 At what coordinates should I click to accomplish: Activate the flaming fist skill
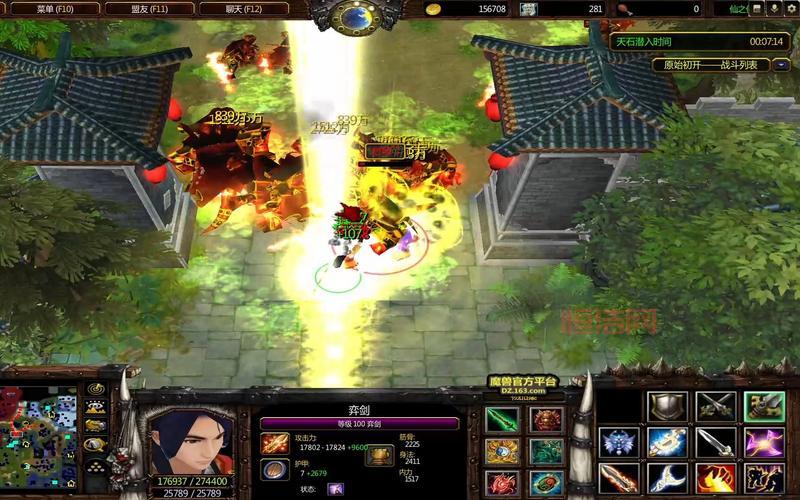716,478
